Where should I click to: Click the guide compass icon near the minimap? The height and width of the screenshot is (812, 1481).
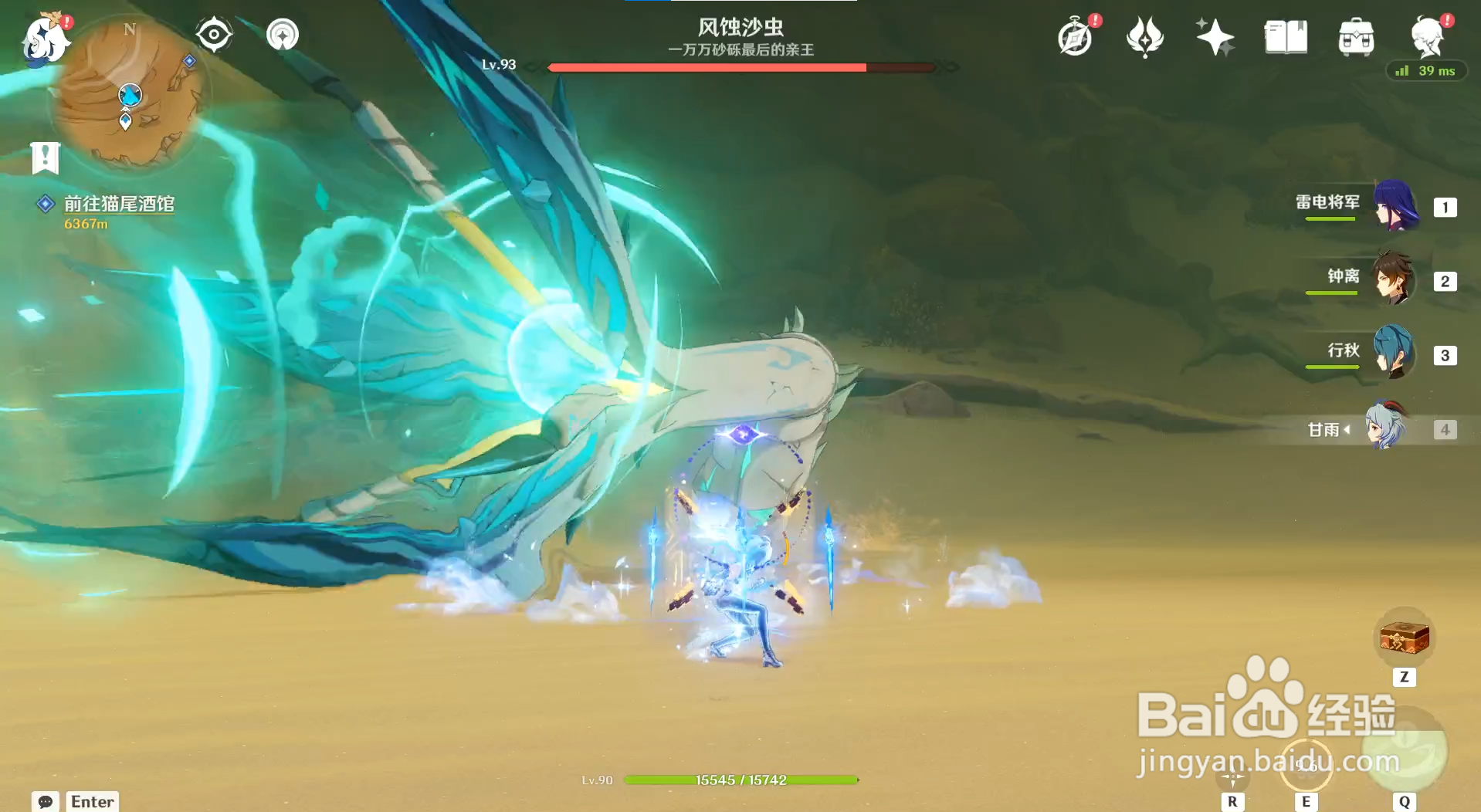coord(282,34)
